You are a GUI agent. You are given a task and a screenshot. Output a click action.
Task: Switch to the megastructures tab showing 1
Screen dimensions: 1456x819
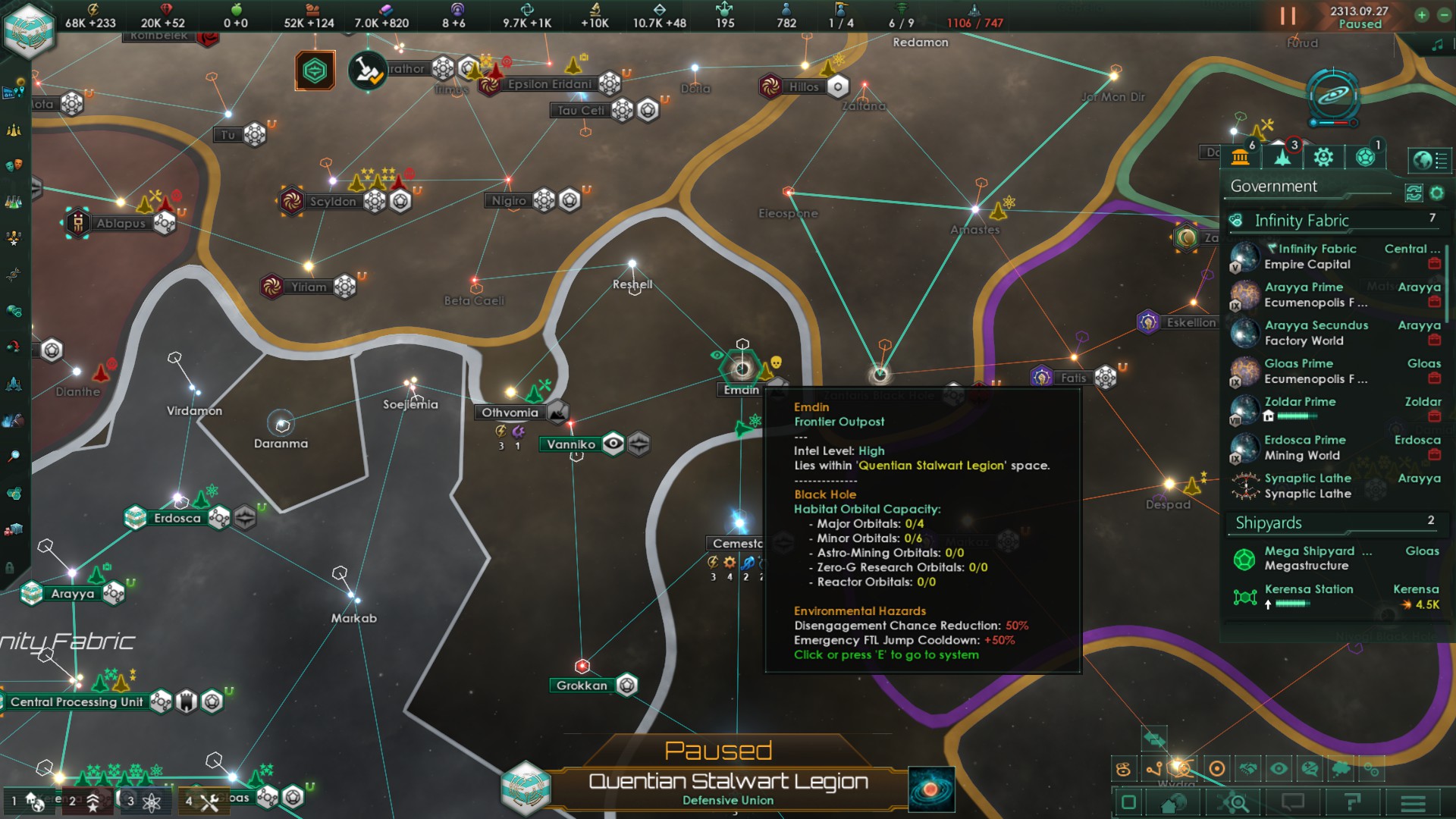(x=1365, y=157)
